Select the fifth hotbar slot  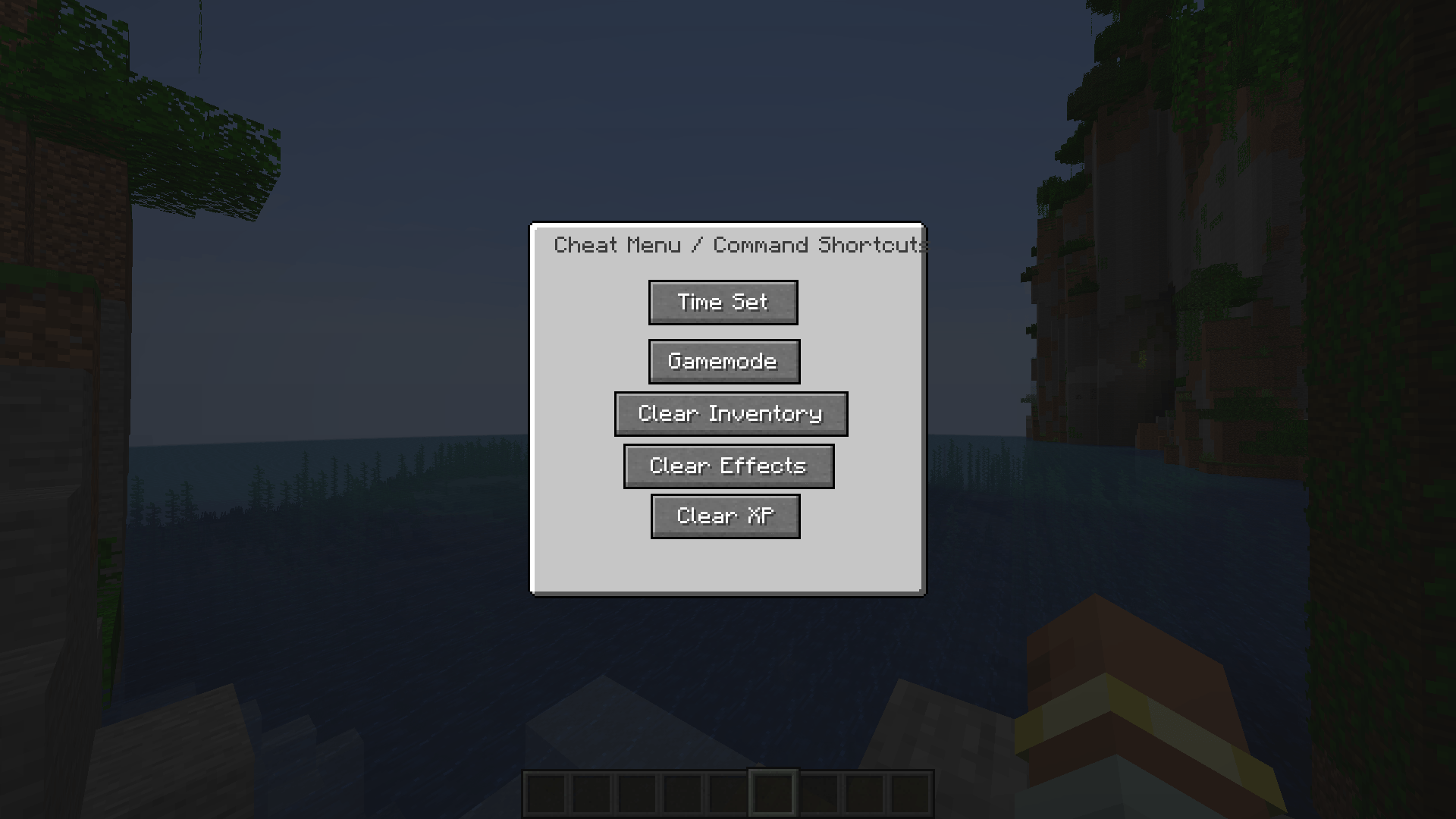(728, 795)
